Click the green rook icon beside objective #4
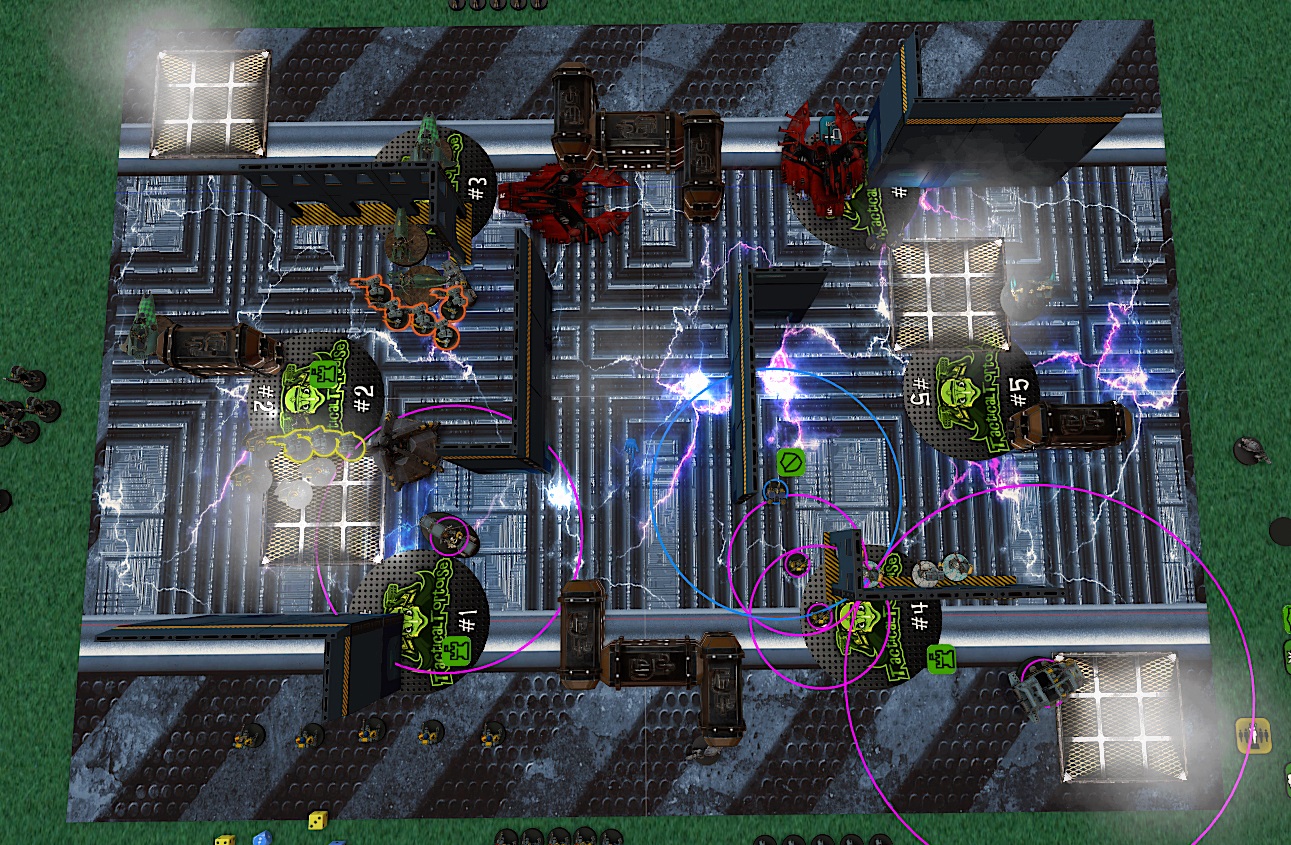The width and height of the screenshot is (1291, 845). pos(941,657)
